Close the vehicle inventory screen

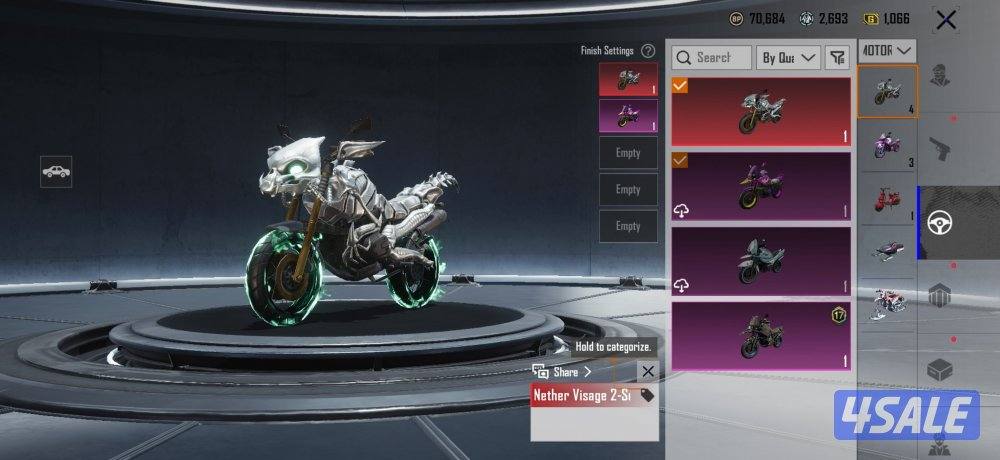pos(945,20)
